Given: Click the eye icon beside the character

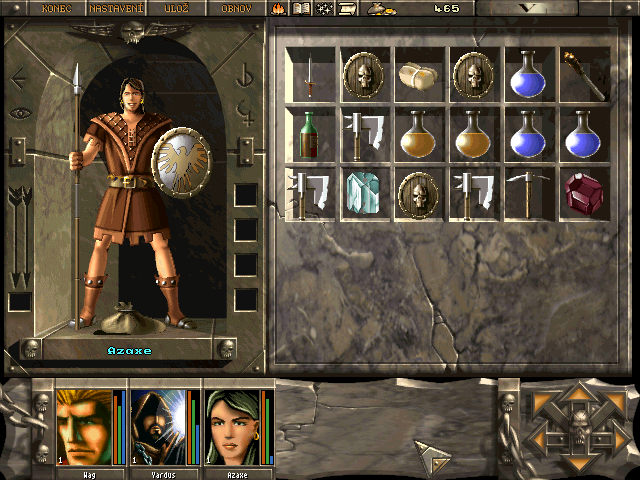Looking at the screenshot, I should (x=19, y=113).
